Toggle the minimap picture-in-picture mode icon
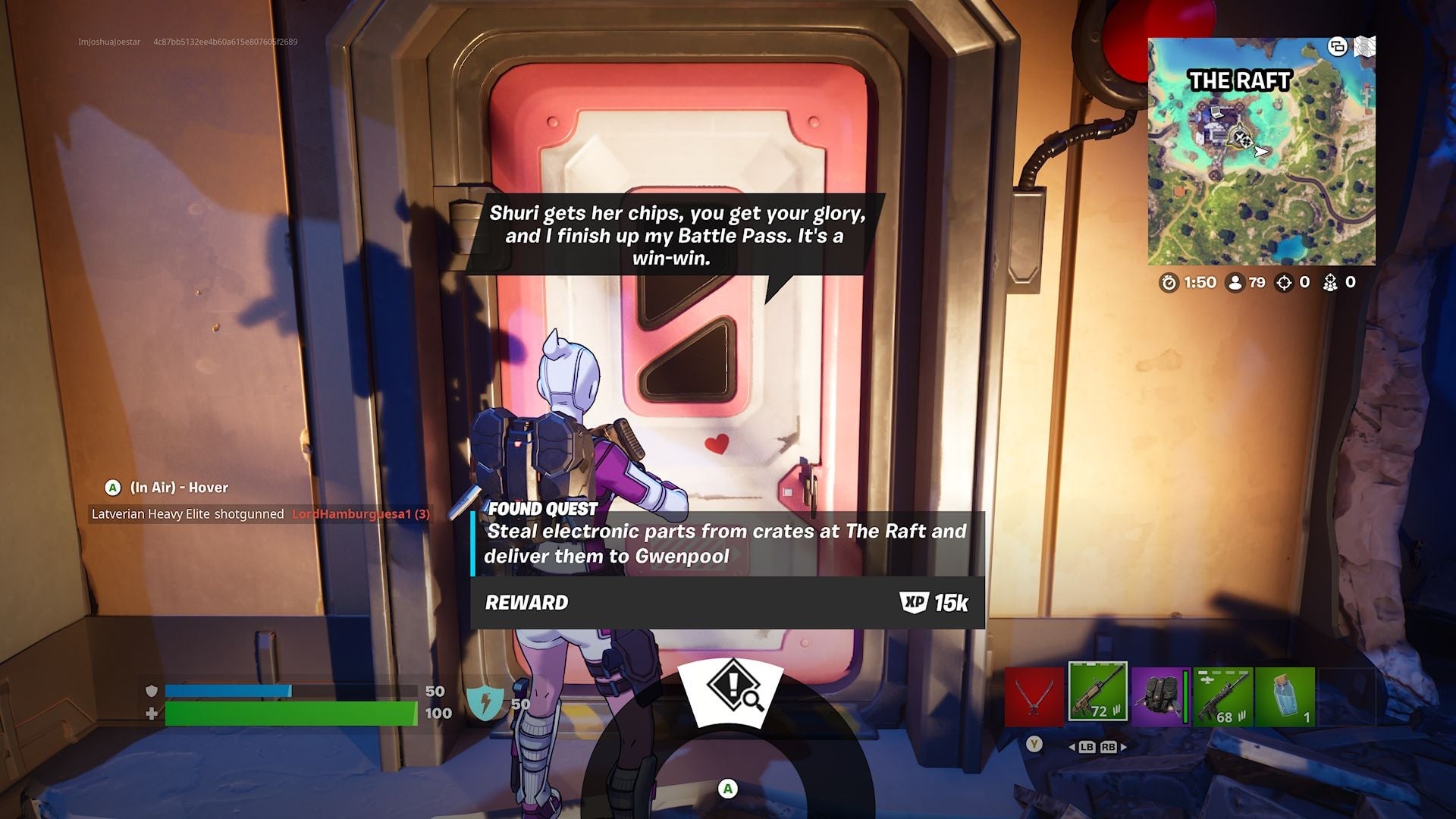This screenshot has height=819, width=1456. pyautogui.click(x=1338, y=47)
